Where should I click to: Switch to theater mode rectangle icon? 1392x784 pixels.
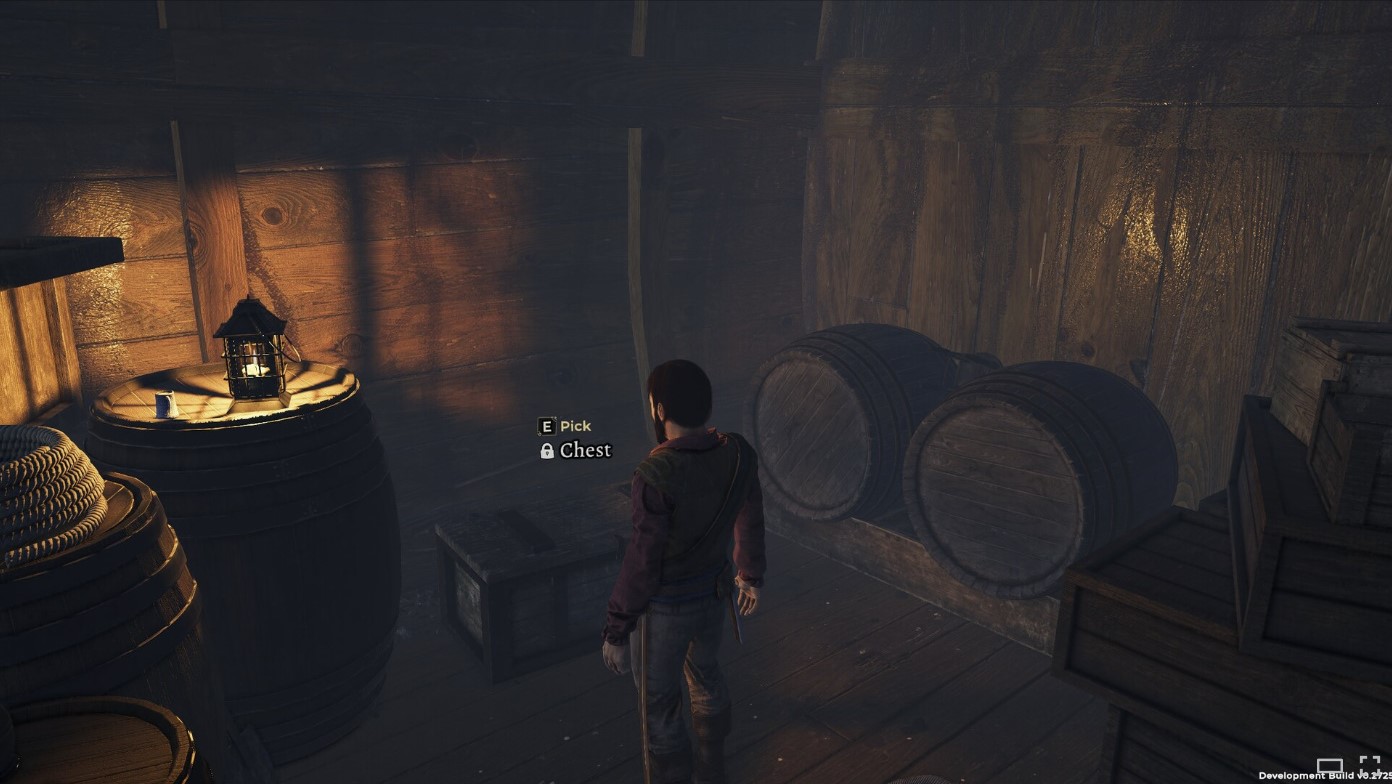click(1330, 766)
